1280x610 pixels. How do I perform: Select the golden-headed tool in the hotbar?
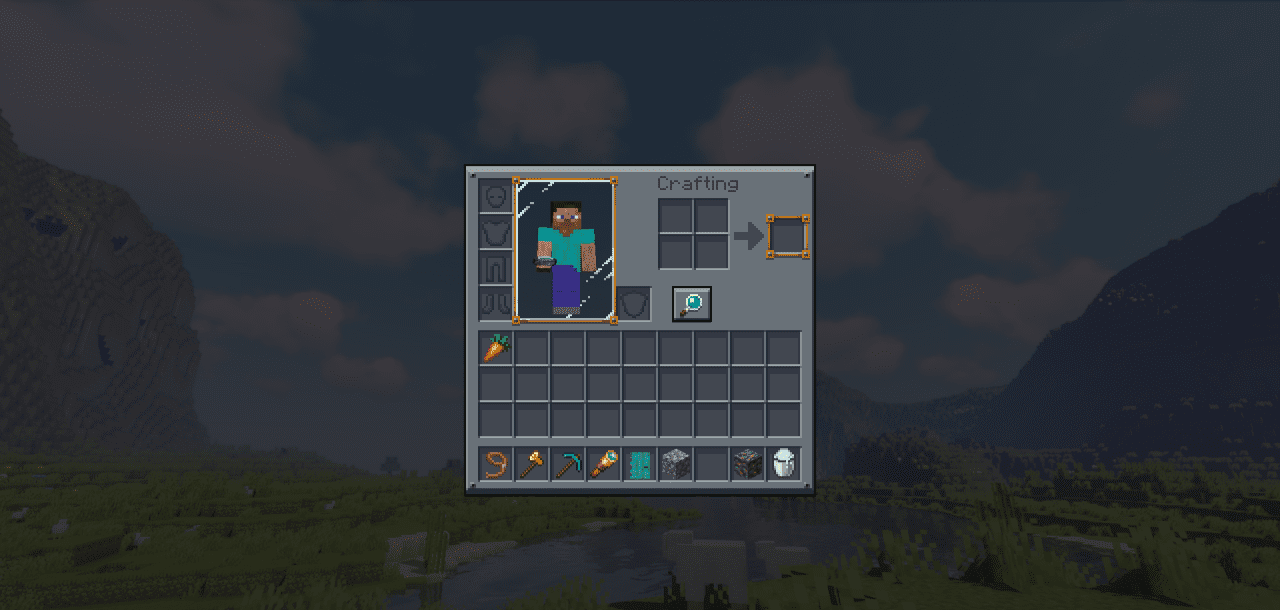[x=533, y=464]
